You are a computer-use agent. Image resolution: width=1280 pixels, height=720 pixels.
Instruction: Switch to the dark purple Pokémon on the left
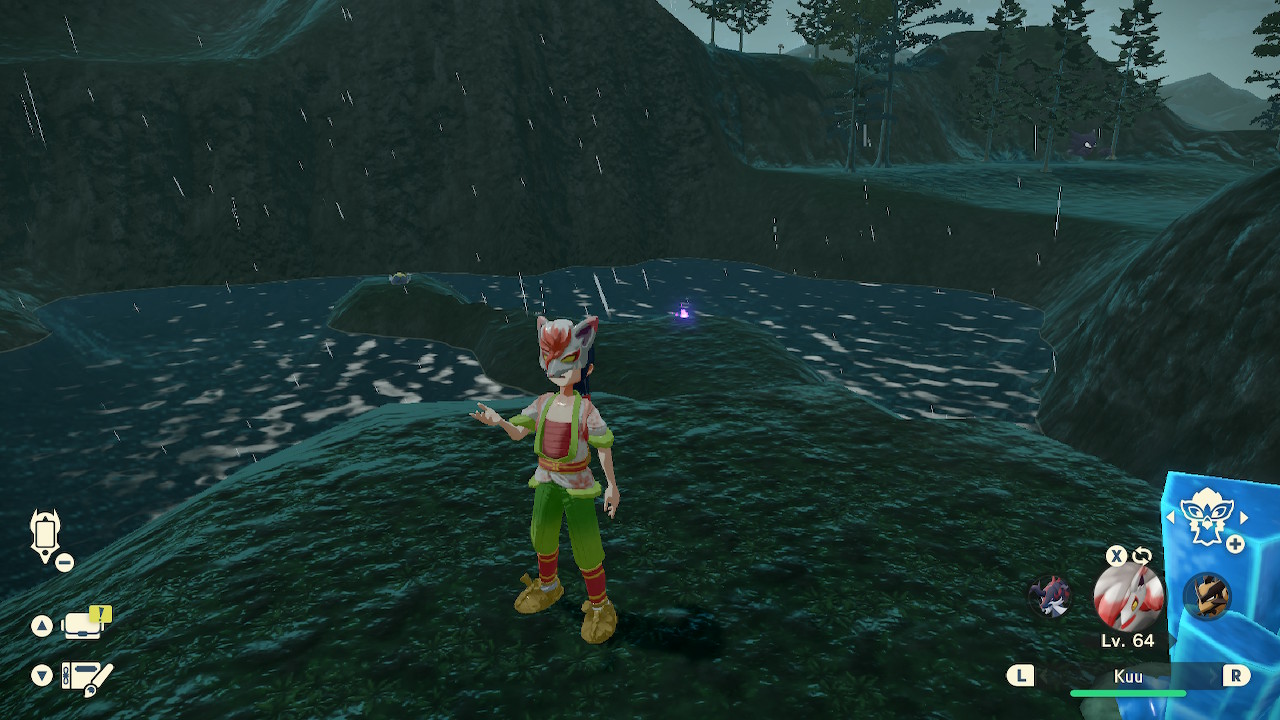coord(1050,597)
